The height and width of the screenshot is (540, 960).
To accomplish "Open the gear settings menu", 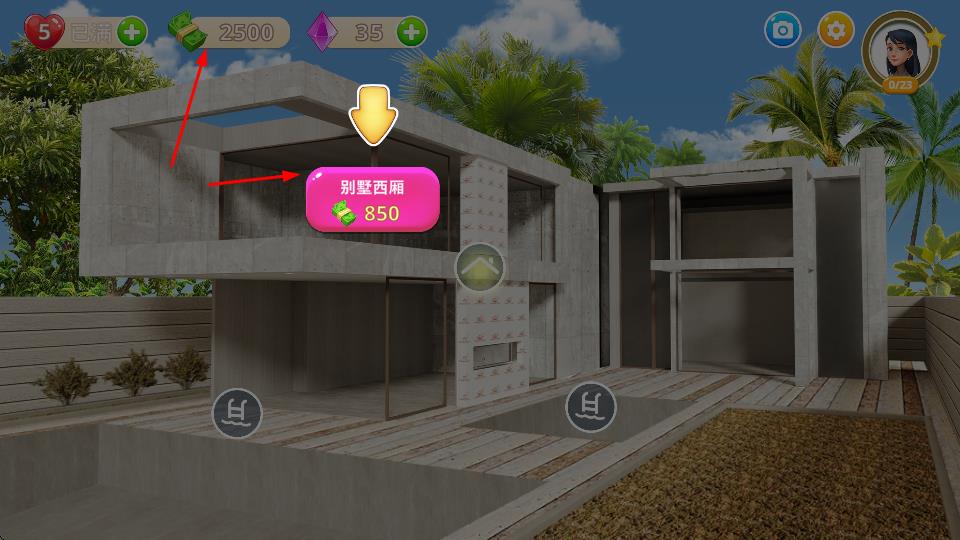I will tap(836, 30).
